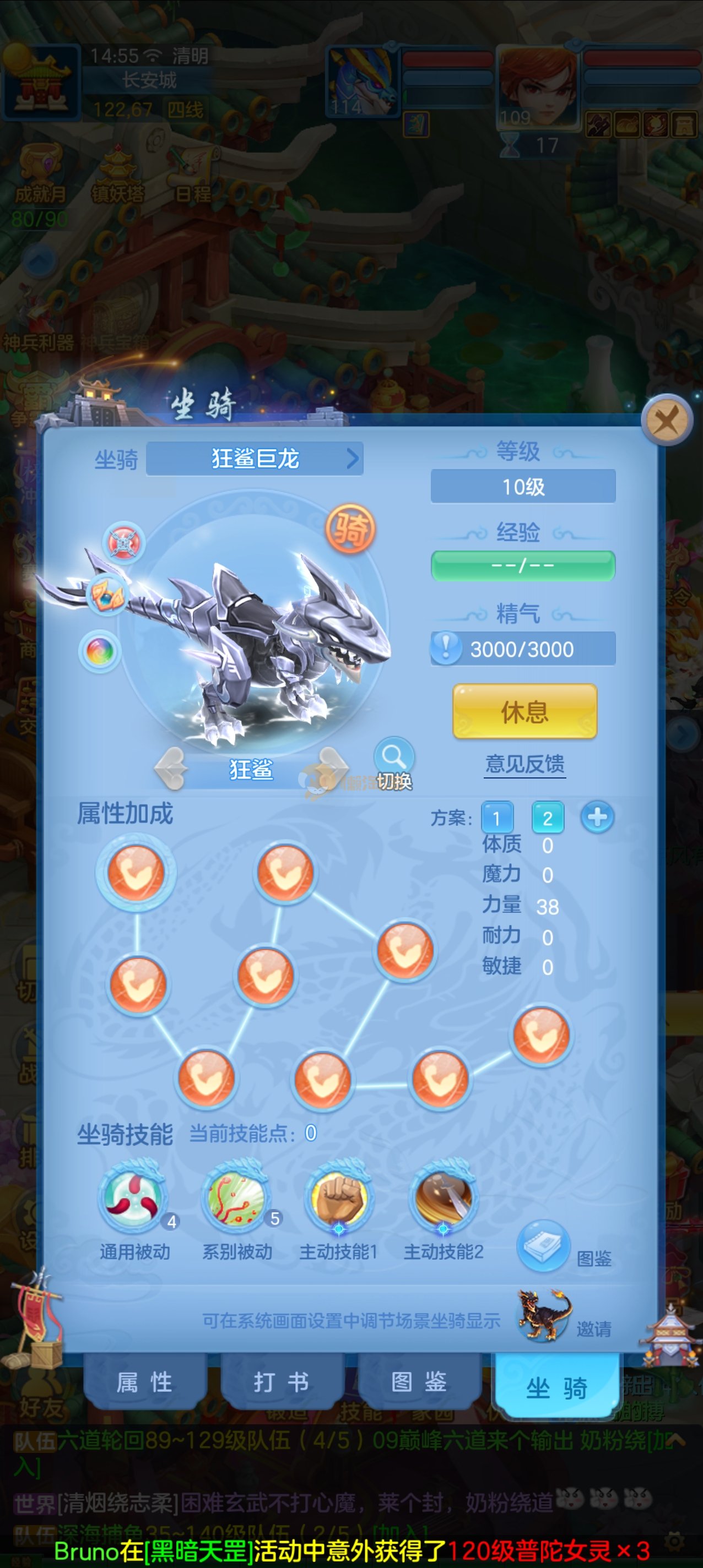703x1568 pixels.
Task: Switch to the 属性 tab
Action: click(x=145, y=1382)
